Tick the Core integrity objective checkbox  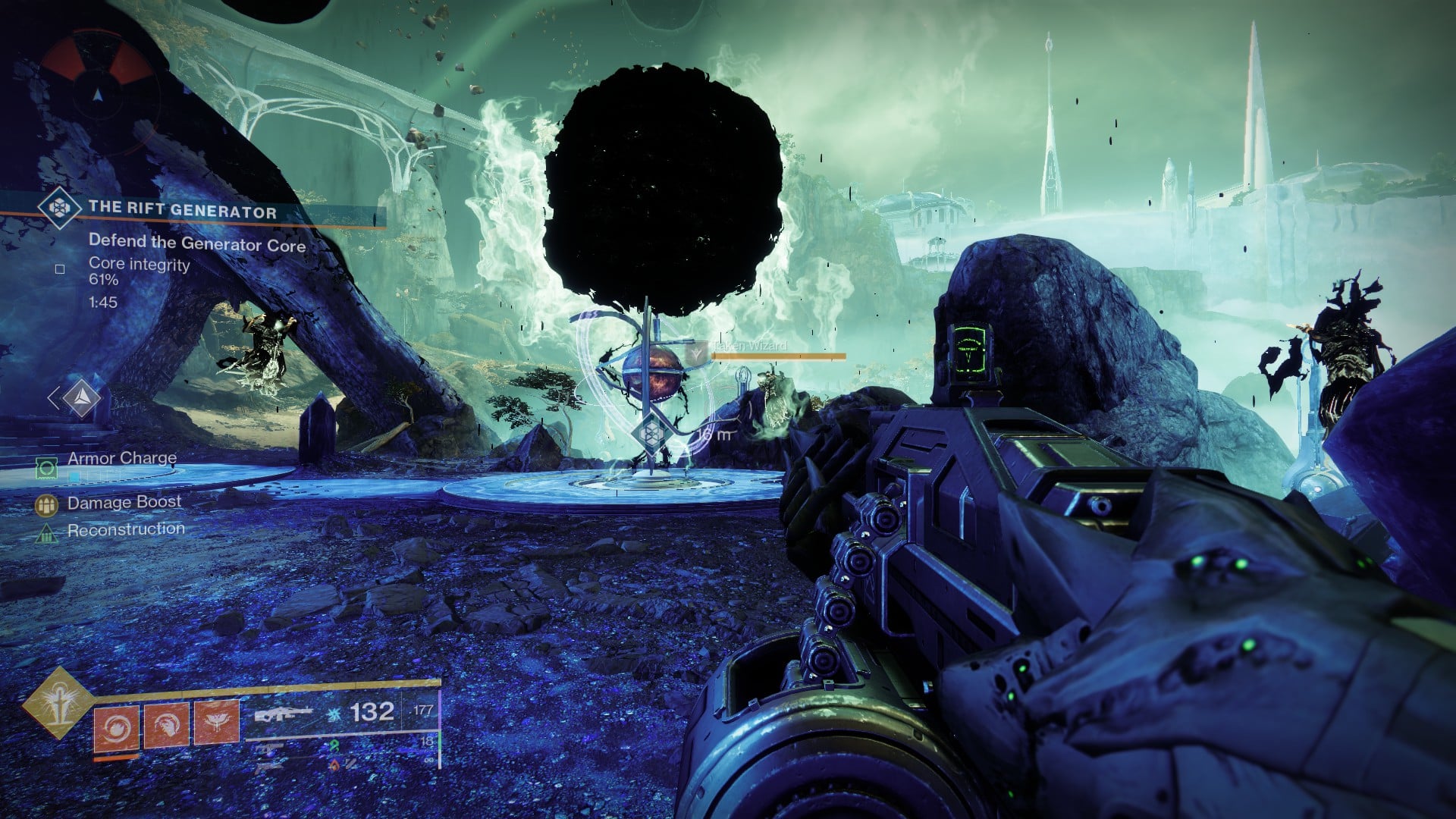[60, 268]
